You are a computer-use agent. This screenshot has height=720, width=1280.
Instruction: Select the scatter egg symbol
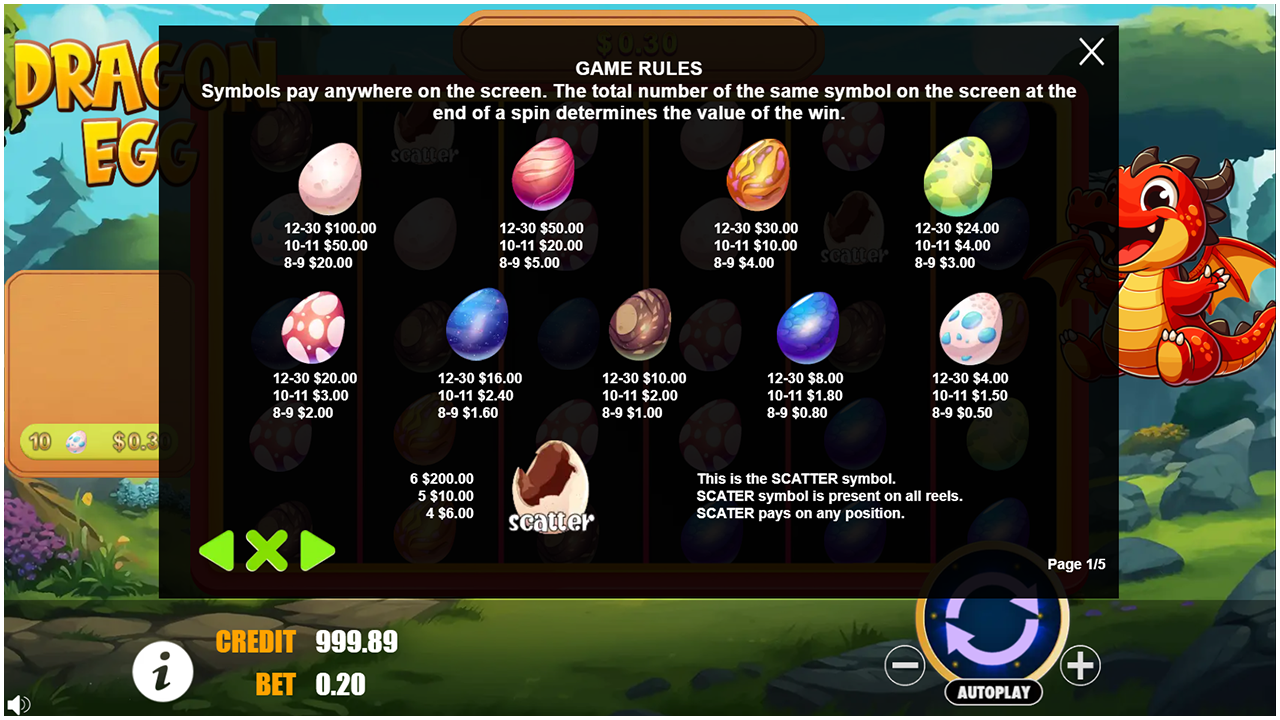(551, 487)
